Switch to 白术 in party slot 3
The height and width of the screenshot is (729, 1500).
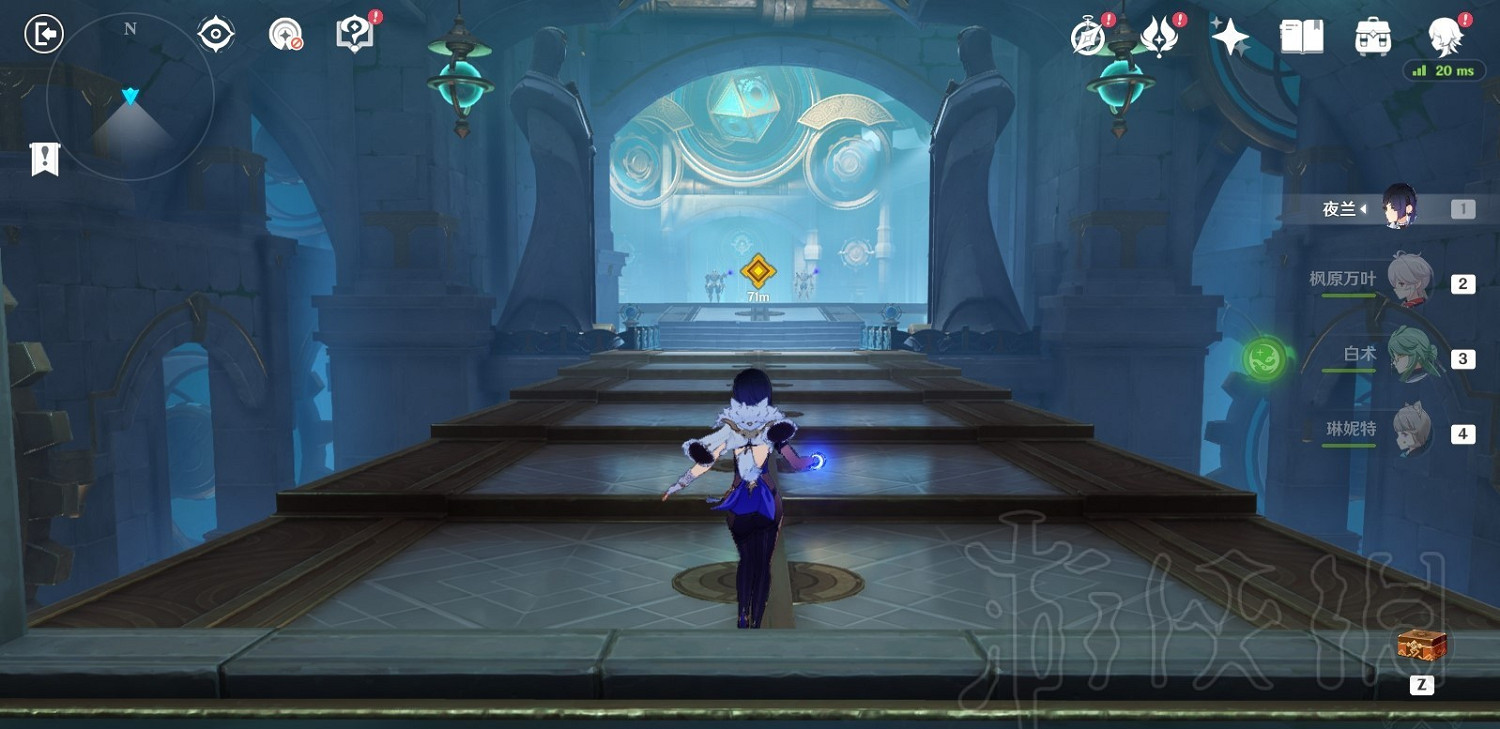tap(1413, 355)
